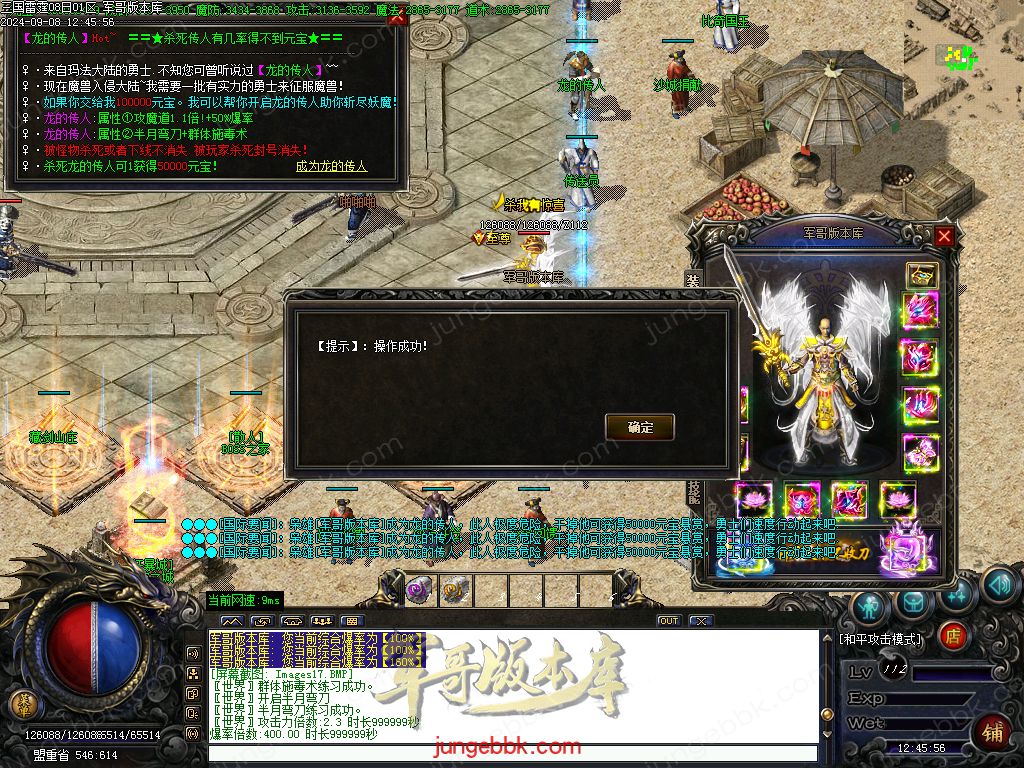The image size is (1024, 768).
Task: Toggle the sound speaker button
Action: pos(999,584)
